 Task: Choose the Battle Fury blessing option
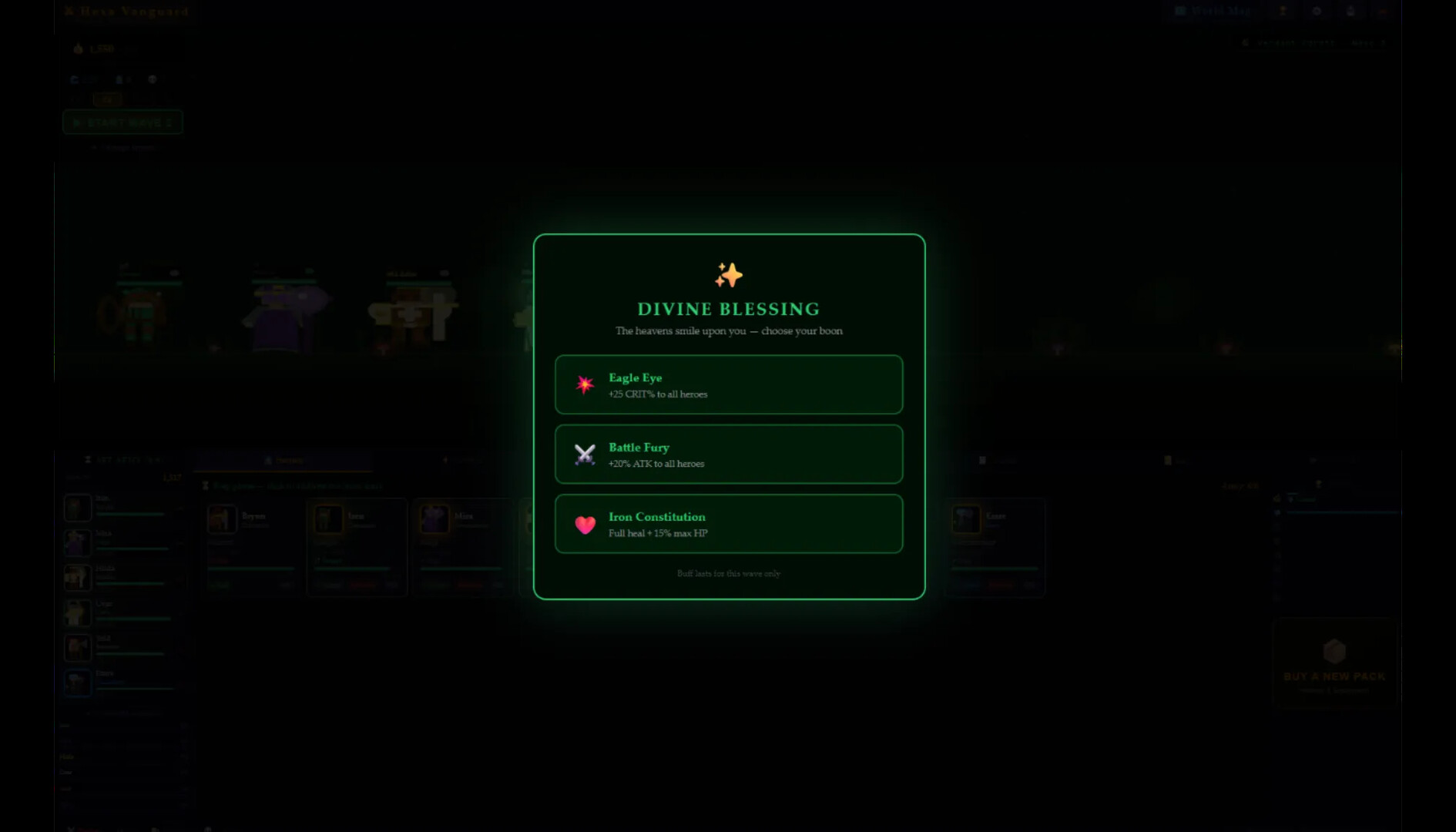(729, 455)
